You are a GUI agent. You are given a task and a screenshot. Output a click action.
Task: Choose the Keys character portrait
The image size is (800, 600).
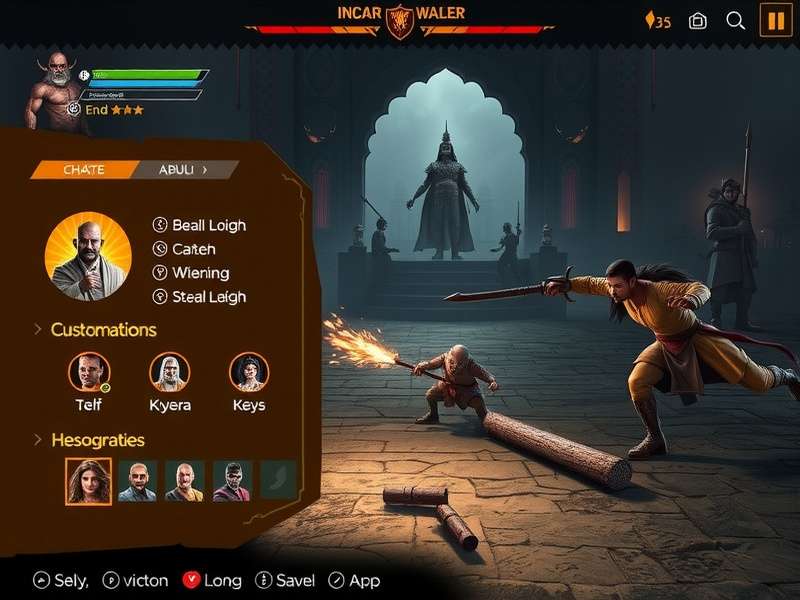(x=249, y=372)
